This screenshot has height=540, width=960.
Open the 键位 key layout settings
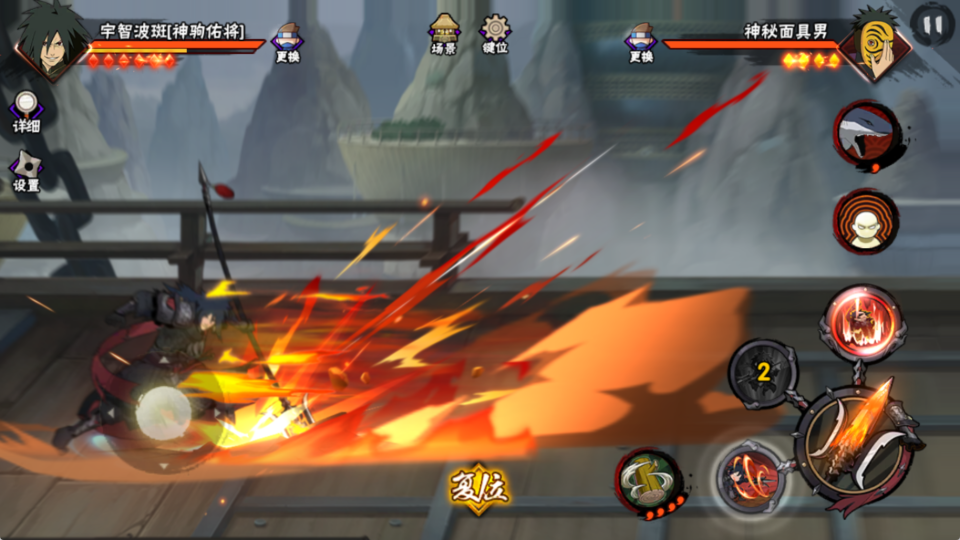point(495,33)
